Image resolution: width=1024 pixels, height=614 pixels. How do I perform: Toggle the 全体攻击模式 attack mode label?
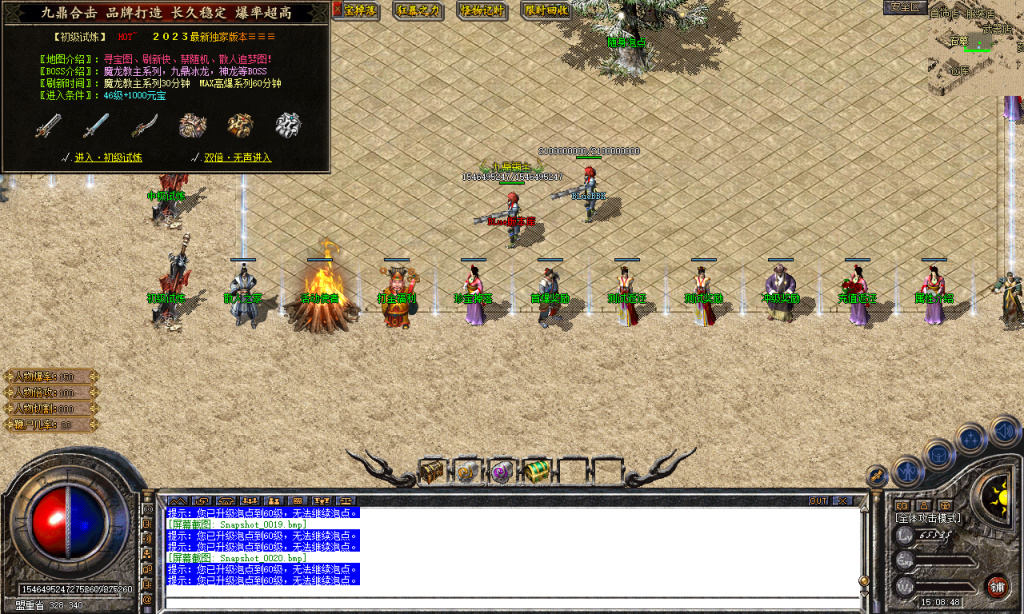click(x=928, y=518)
